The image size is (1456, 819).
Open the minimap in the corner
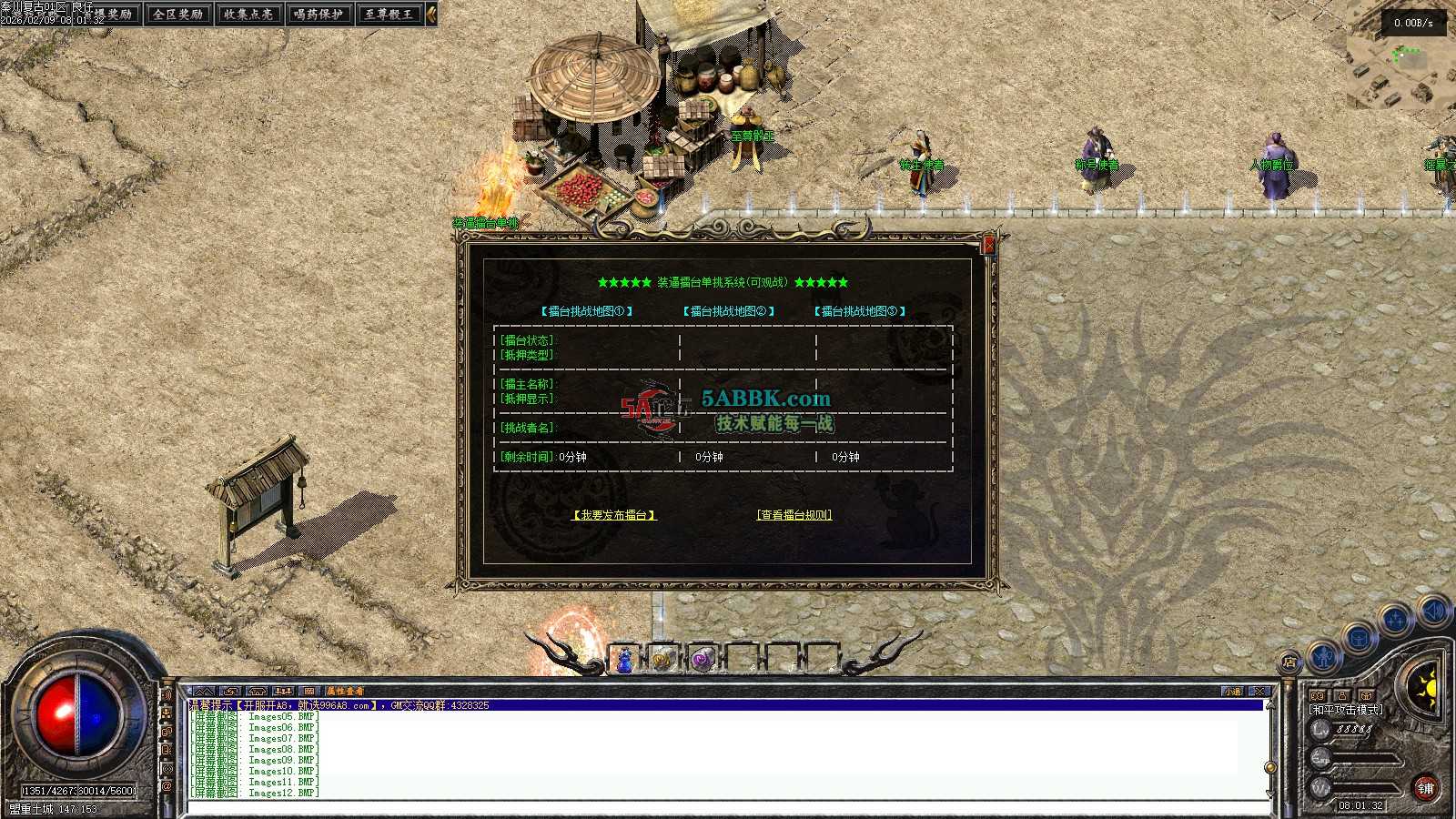coord(1401,64)
